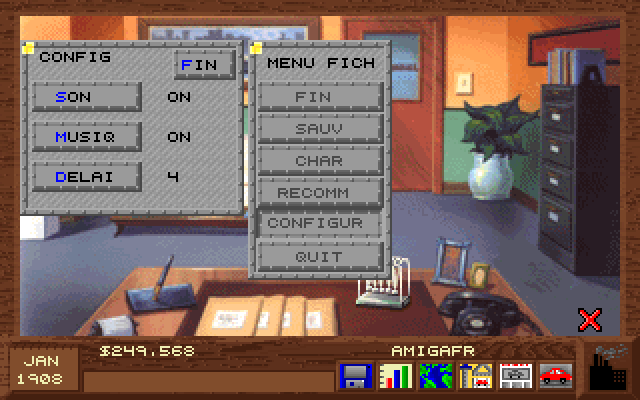Open the showroom storefront icon

pos(514,376)
